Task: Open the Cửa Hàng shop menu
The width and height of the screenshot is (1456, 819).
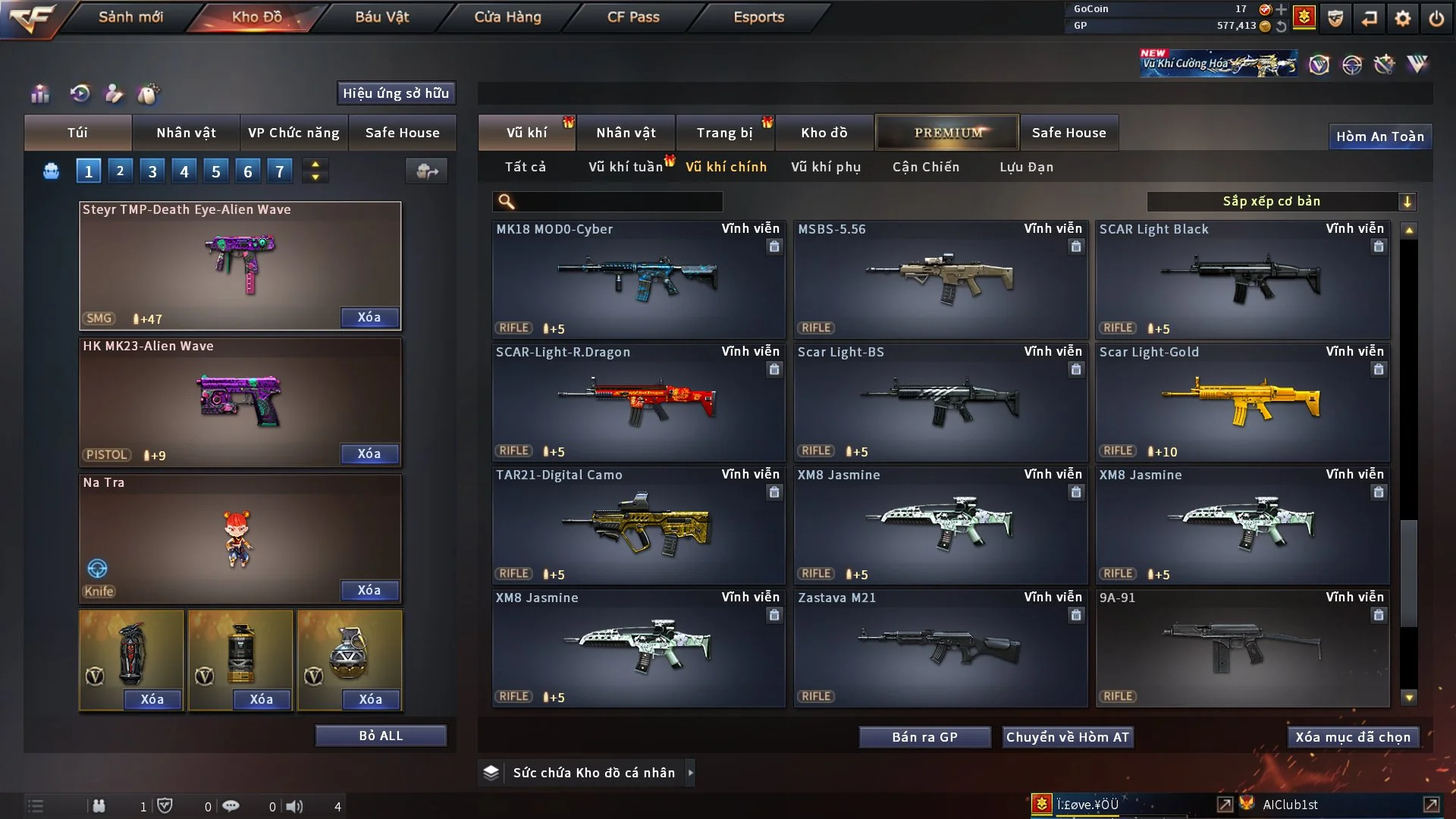Action: pyautogui.click(x=507, y=17)
